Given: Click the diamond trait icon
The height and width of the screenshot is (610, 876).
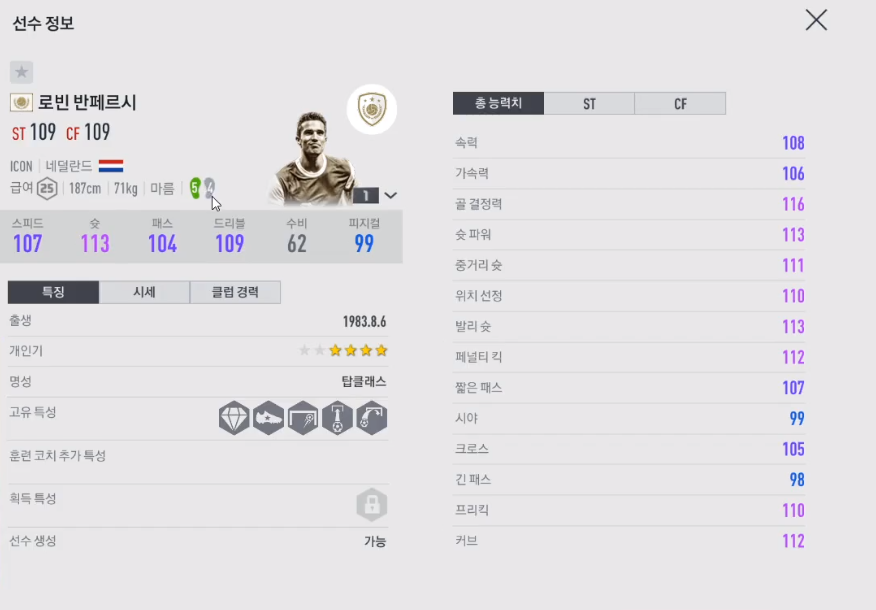Looking at the screenshot, I should point(234,418).
